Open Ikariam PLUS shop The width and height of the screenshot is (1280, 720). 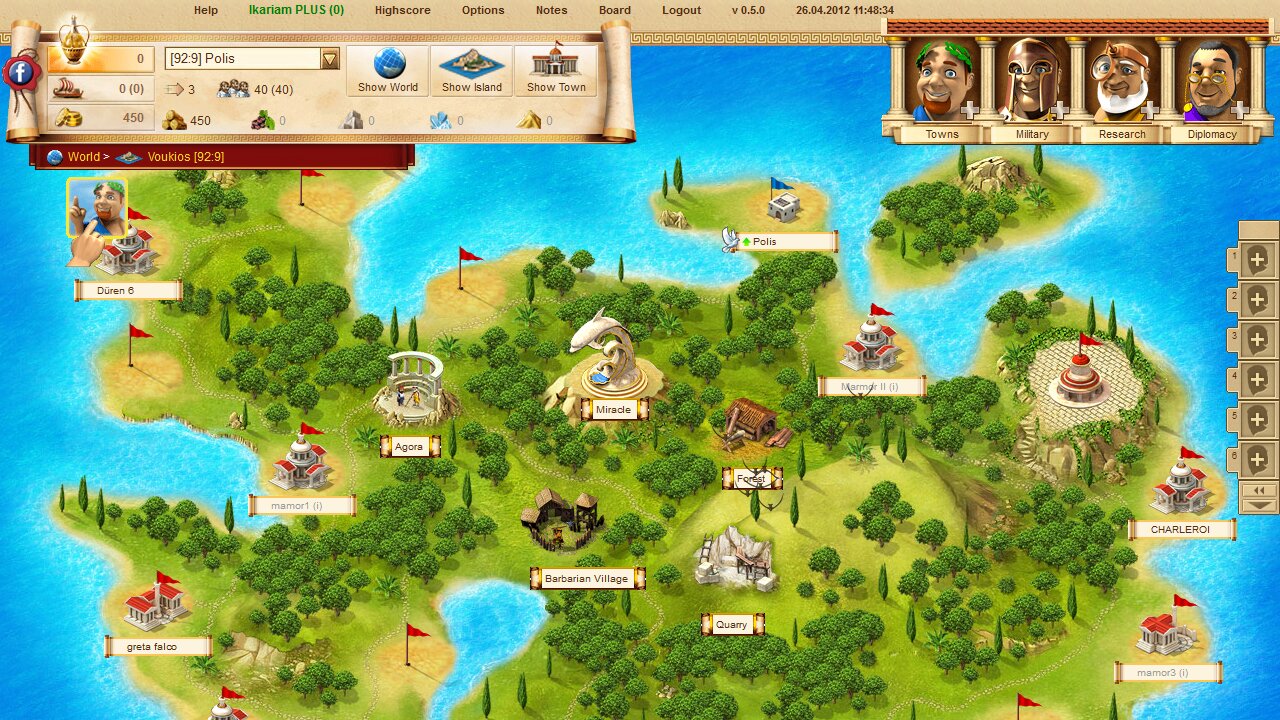point(296,10)
